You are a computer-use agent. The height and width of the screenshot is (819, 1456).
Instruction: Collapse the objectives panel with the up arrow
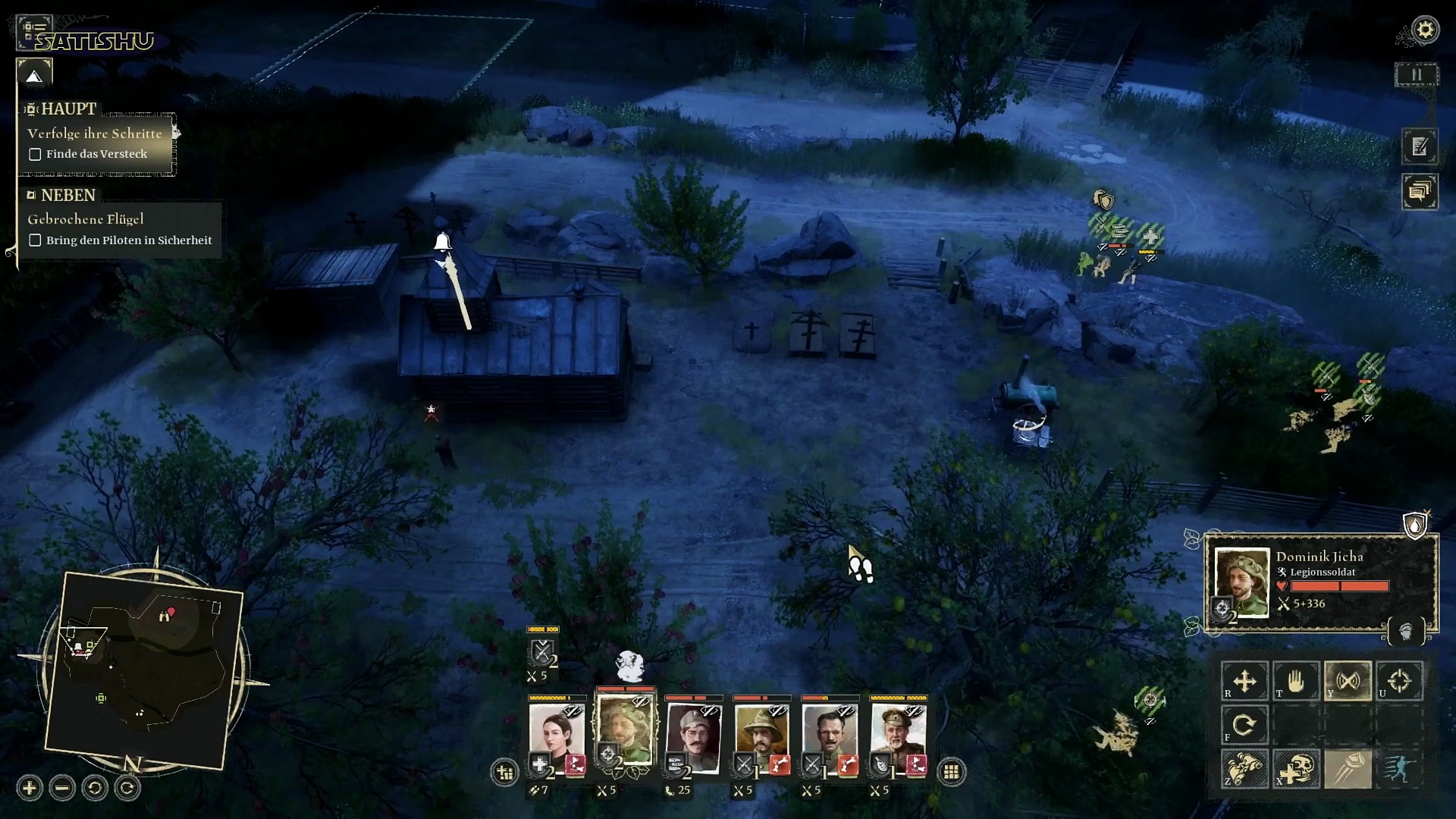coord(34,76)
